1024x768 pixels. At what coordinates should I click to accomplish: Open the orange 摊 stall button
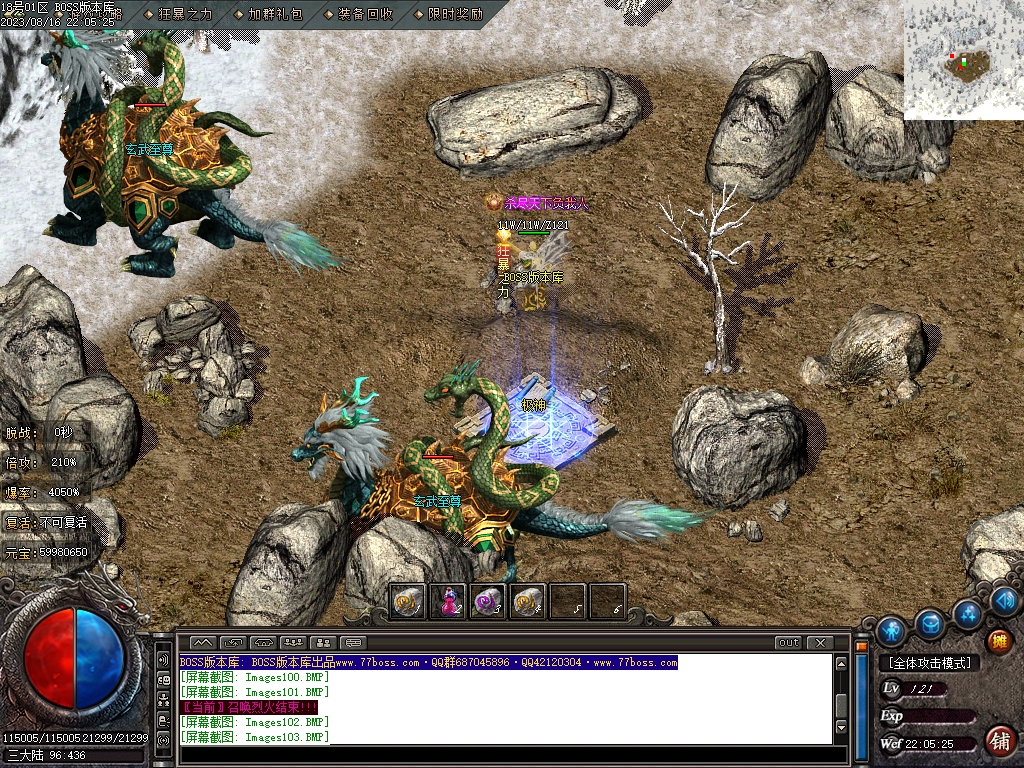[998, 641]
